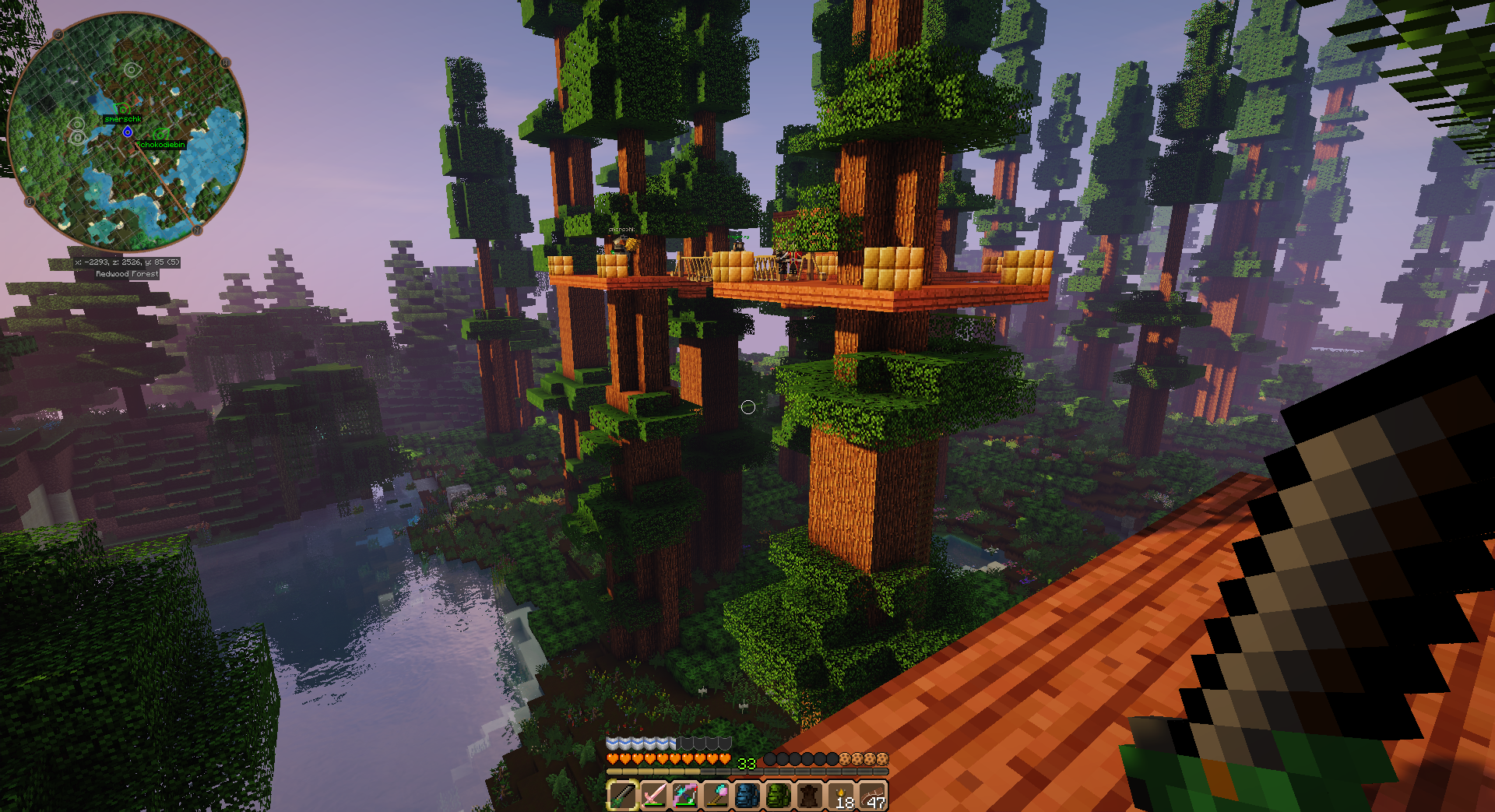1495x812 pixels.
Task: Choose the green backpack hotbar slot
Action: pos(778,795)
